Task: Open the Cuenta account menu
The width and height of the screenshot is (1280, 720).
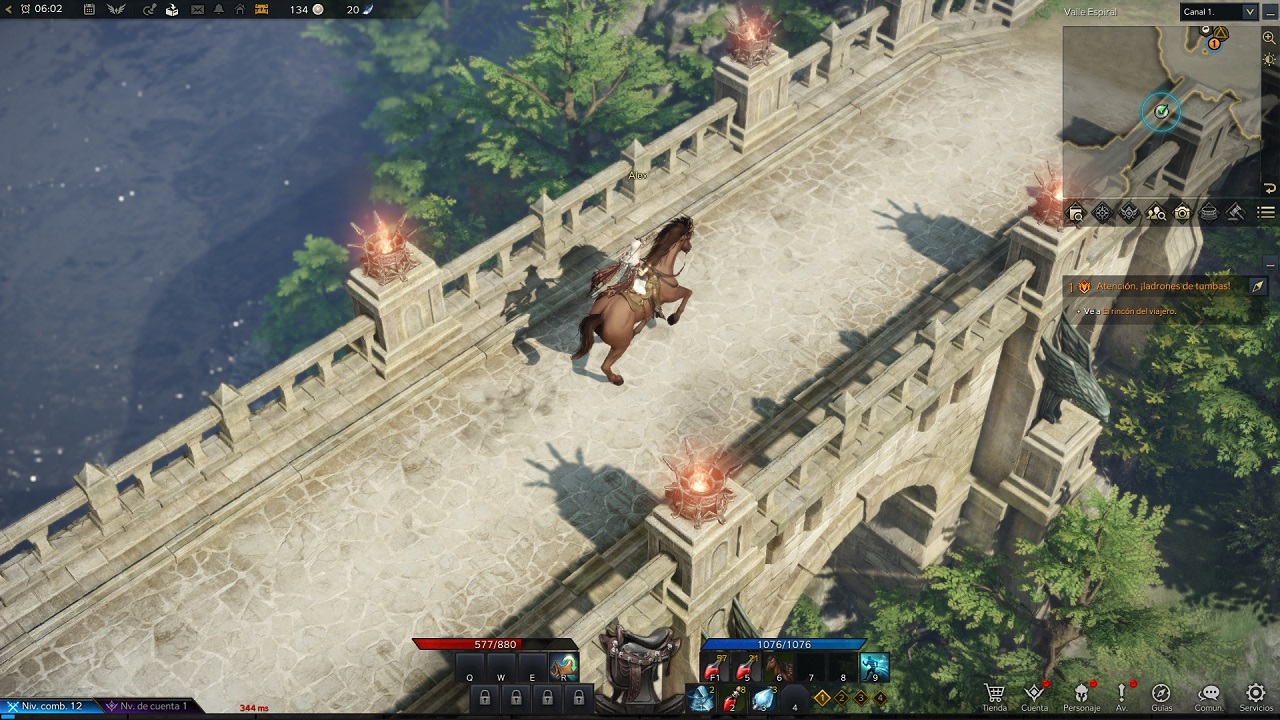Action: tap(1035, 696)
